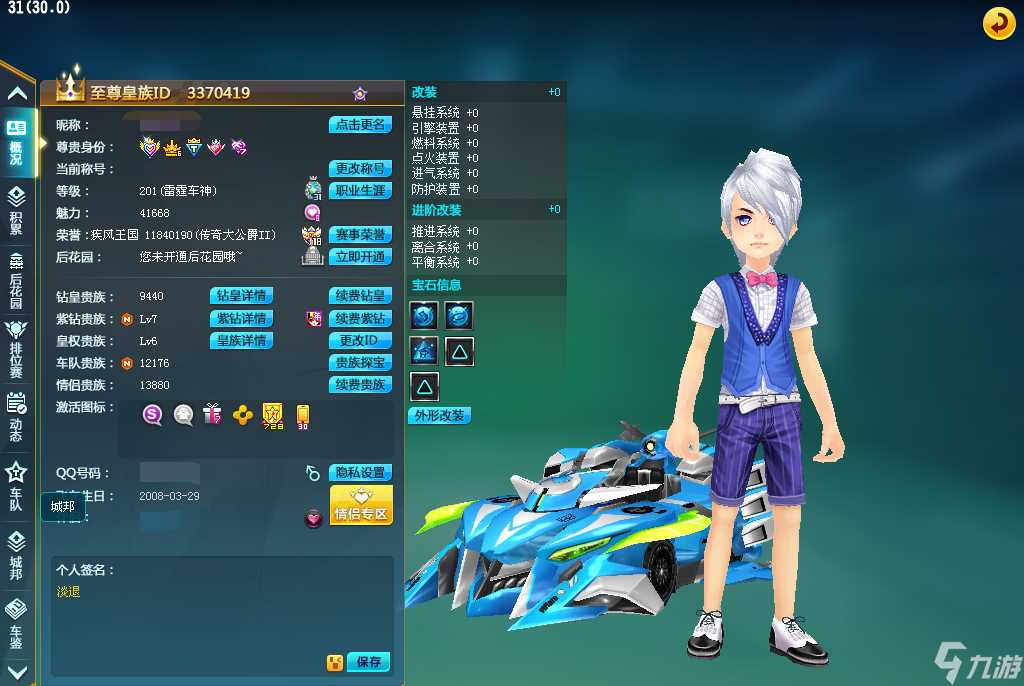Click the 续费贵族 renewal button
This screenshot has width=1024, height=686.
(x=360, y=385)
